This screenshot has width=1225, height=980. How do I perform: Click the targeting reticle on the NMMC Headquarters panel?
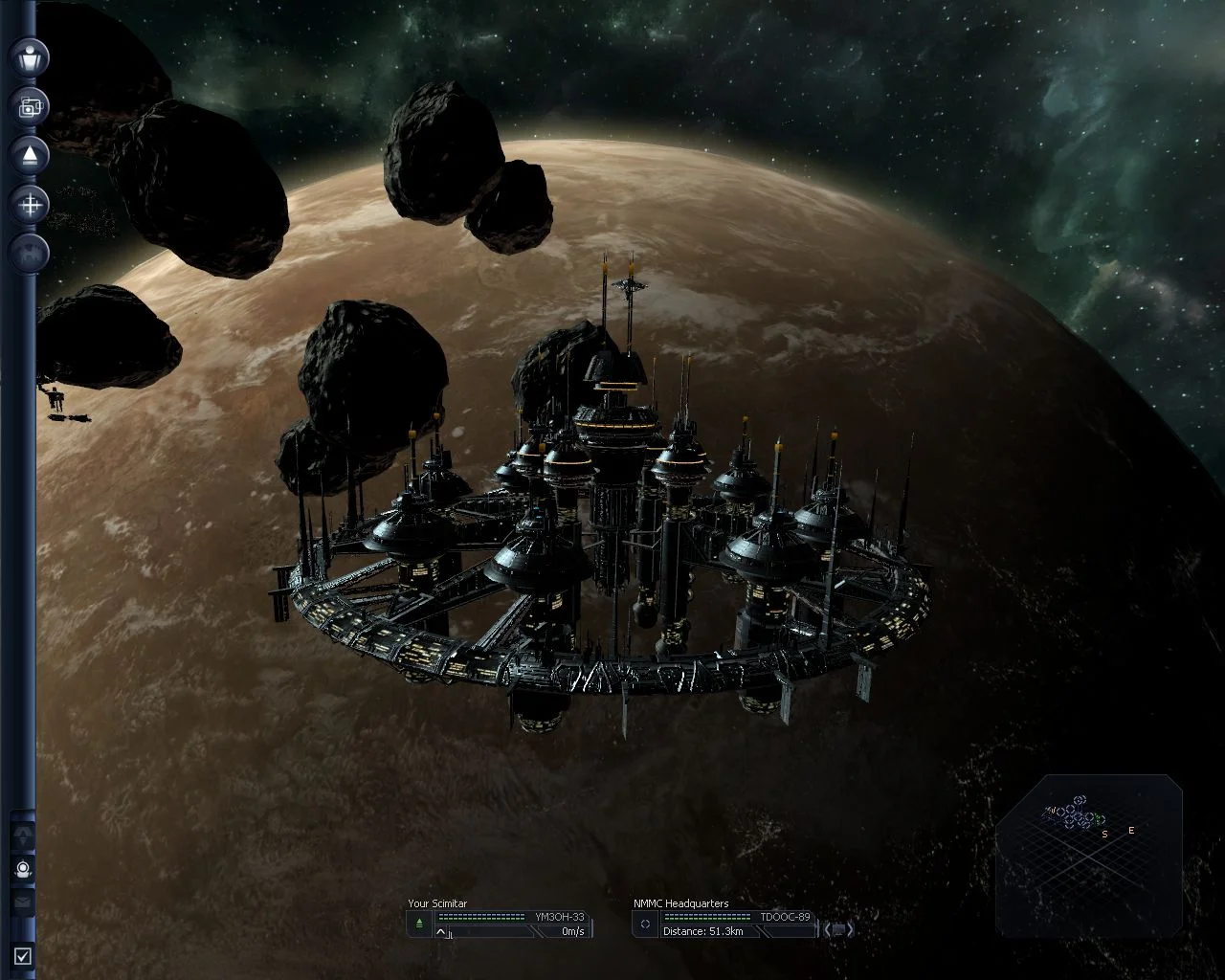(645, 923)
